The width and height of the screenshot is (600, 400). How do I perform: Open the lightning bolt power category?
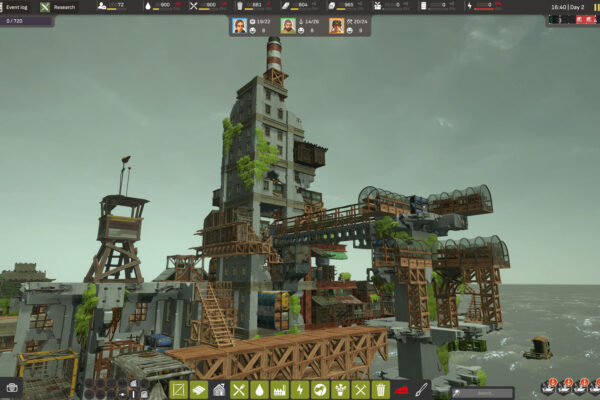(x=299, y=390)
